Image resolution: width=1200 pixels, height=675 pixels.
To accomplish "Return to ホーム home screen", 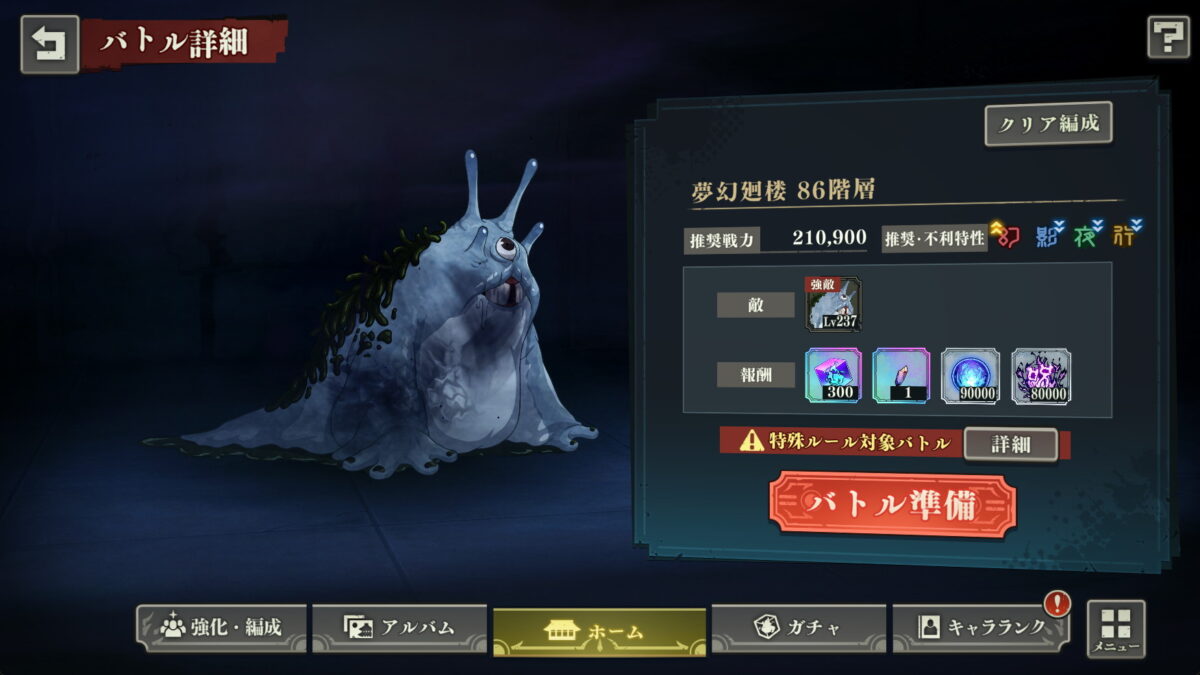I will tap(599, 631).
